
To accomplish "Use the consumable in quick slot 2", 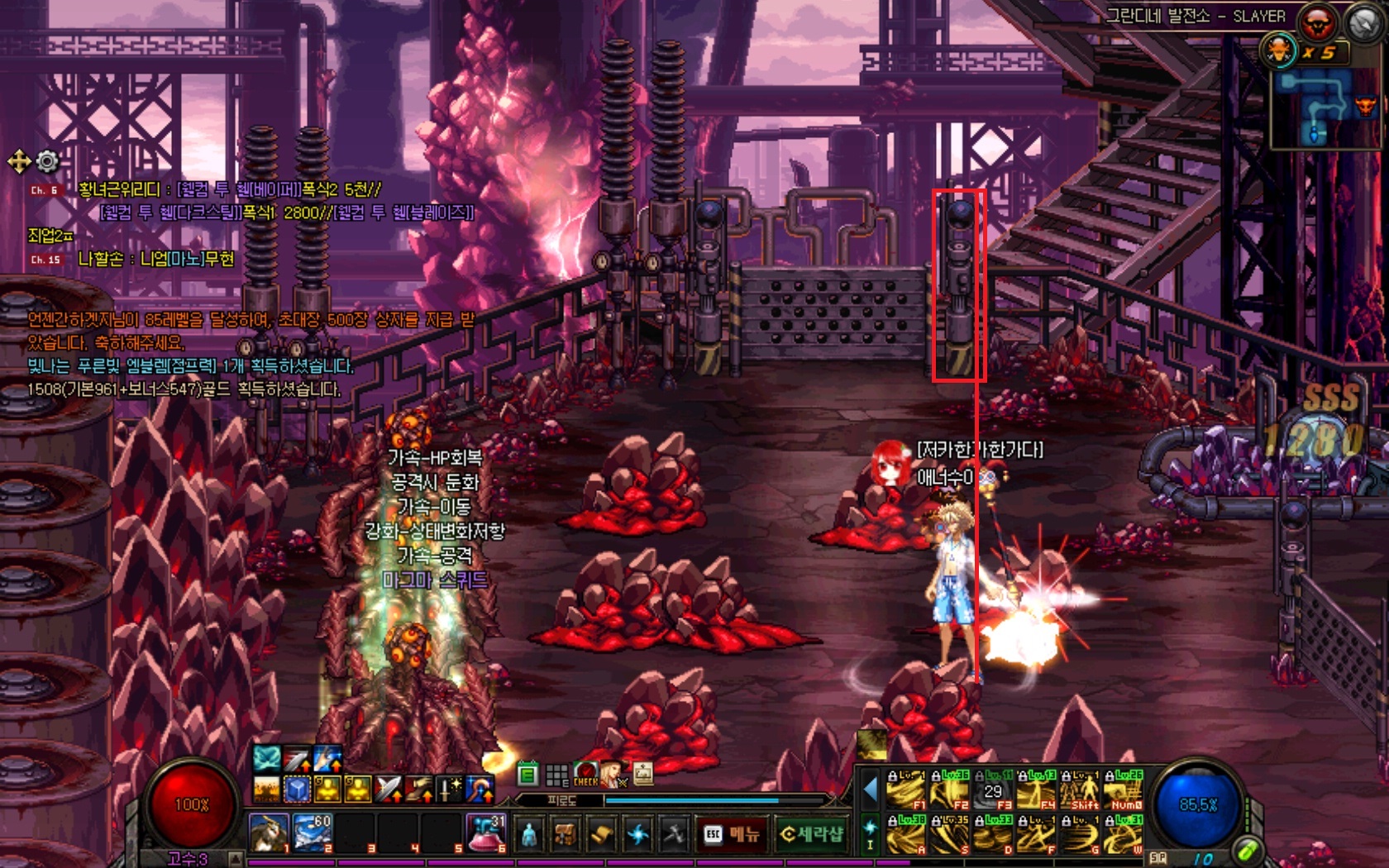I will click(313, 833).
